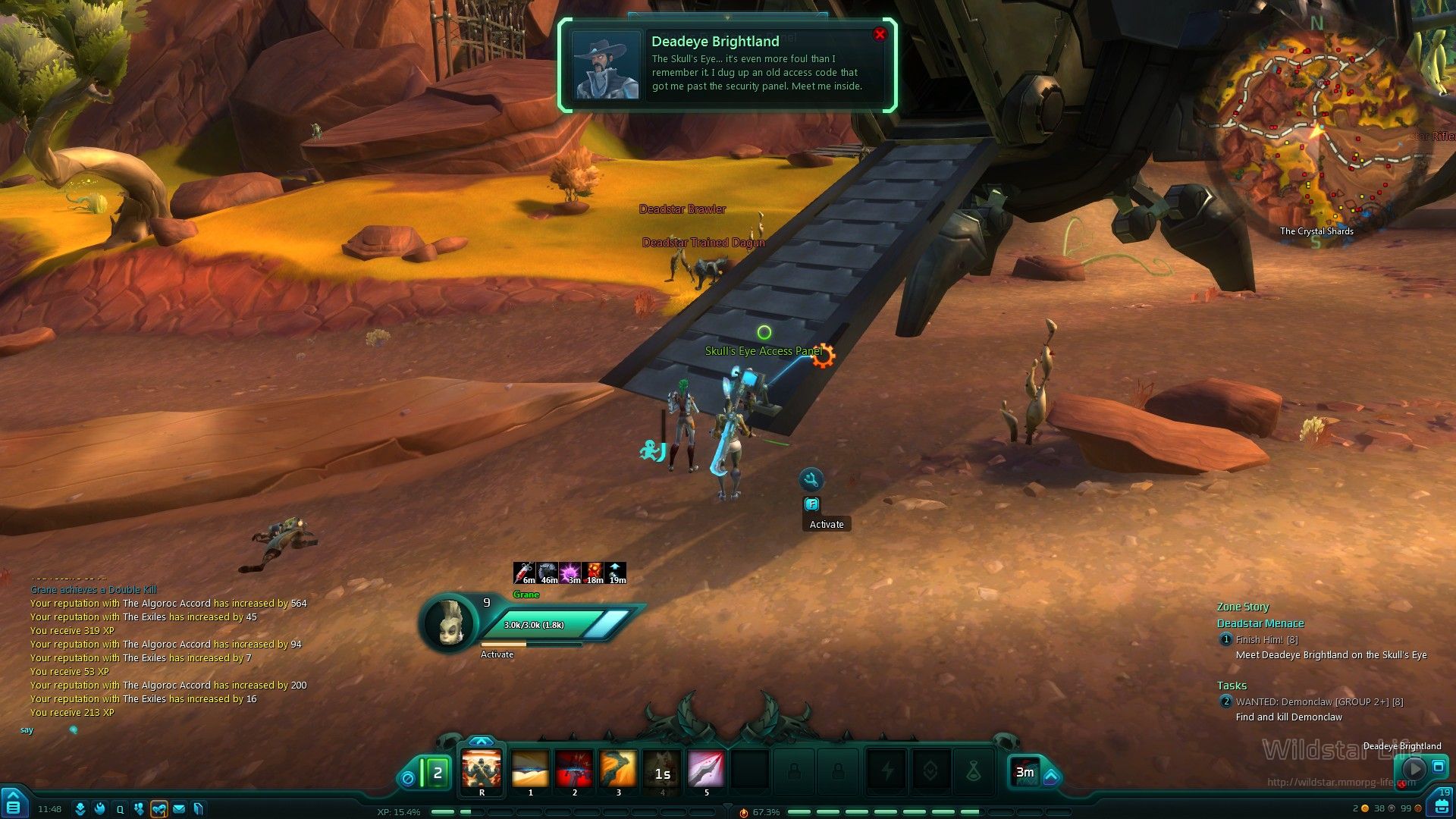Open the inventory bag showing 19
This screenshot has width=1456, height=819.
click(1439, 804)
